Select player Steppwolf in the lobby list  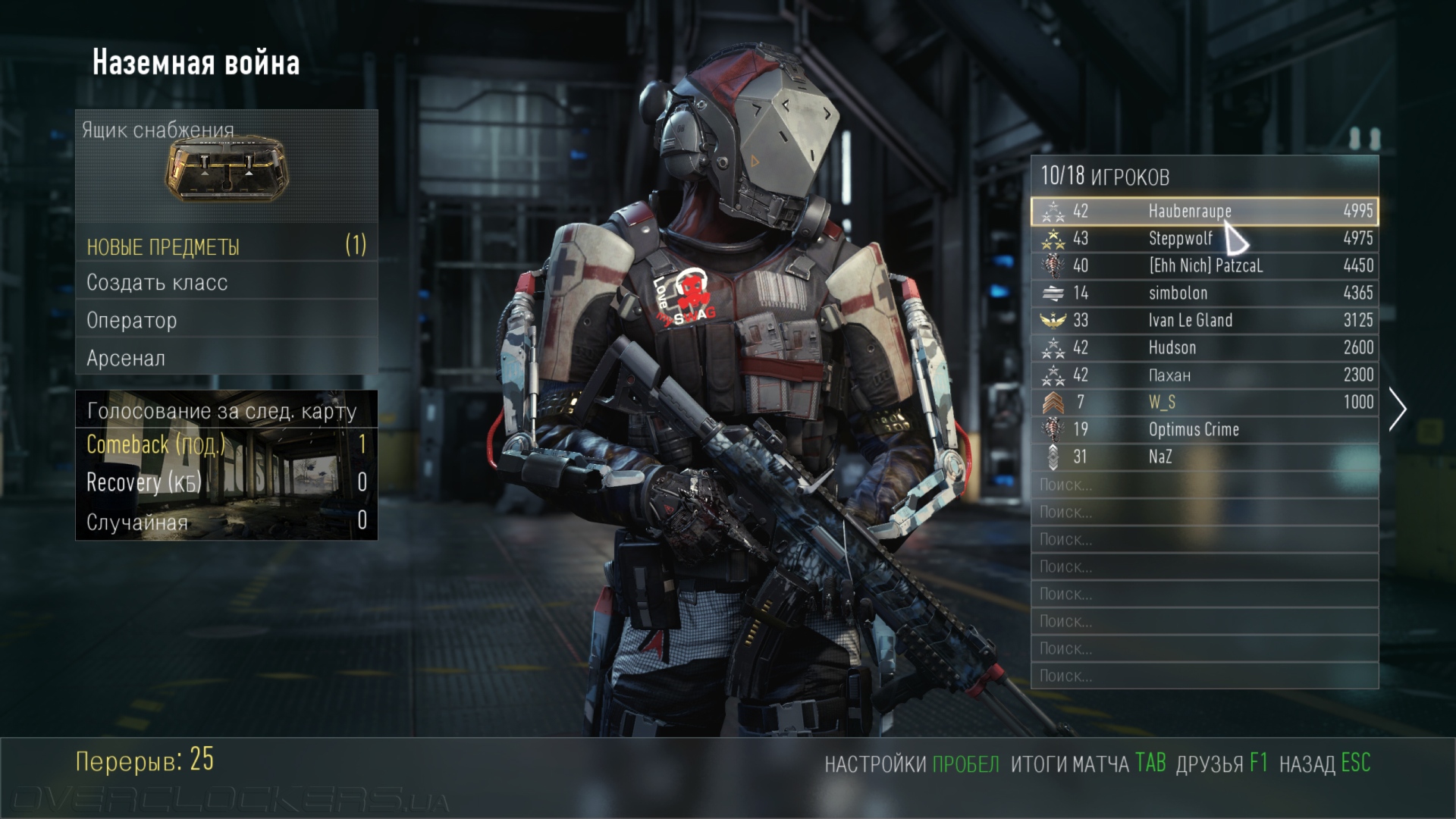point(1204,238)
